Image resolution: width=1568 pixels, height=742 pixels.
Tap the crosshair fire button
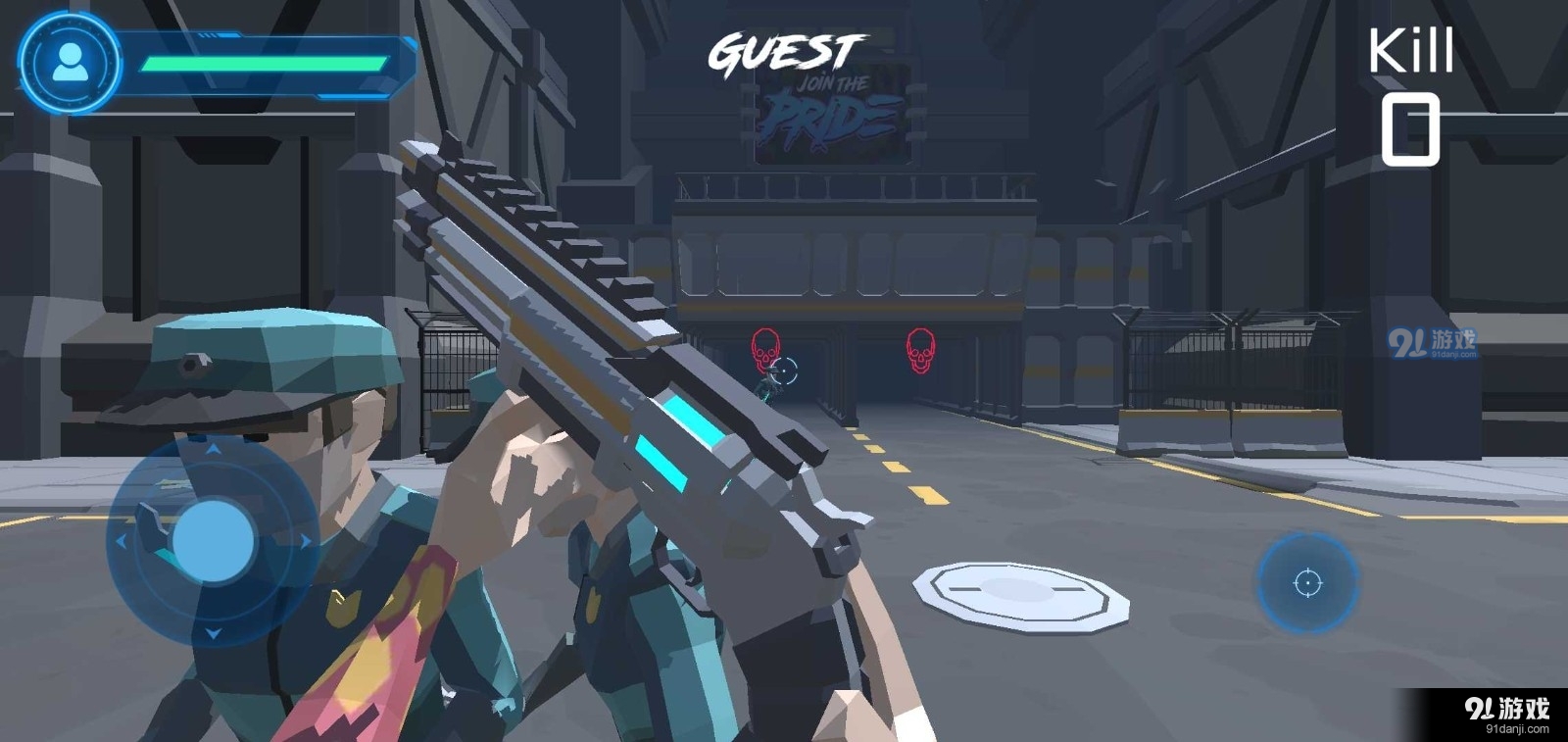point(1307,583)
